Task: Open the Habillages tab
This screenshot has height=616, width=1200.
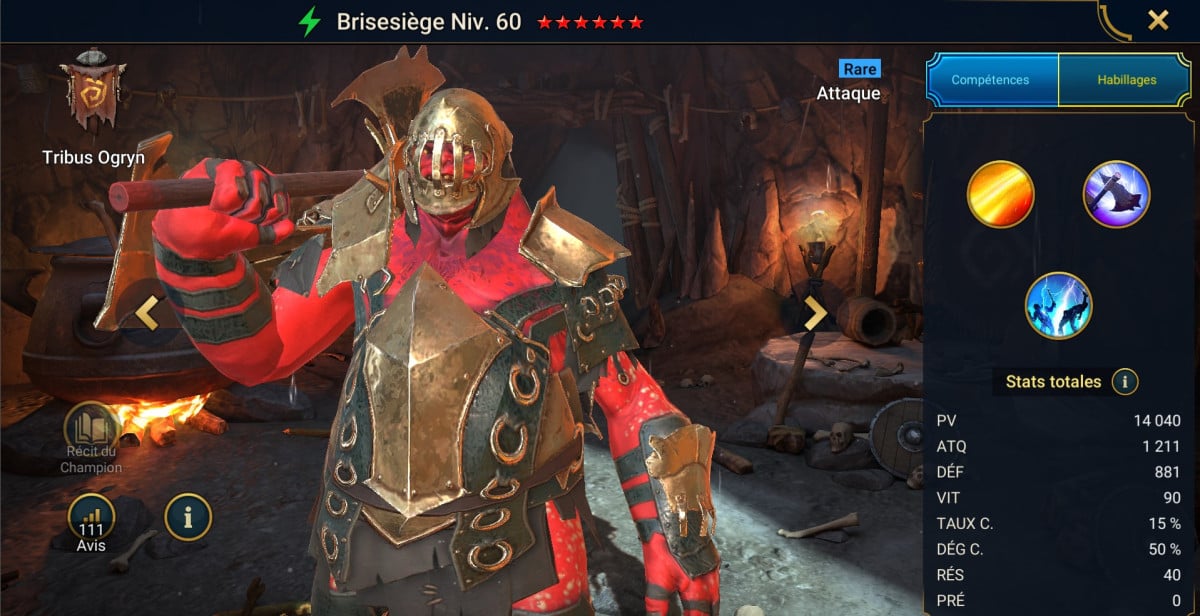Action: (x=1128, y=80)
